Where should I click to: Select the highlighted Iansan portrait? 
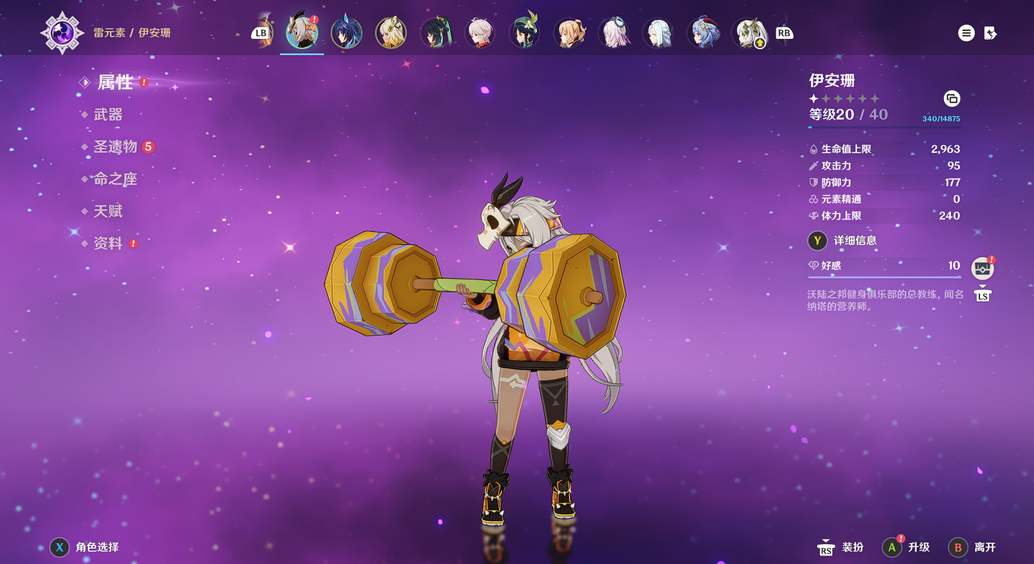pyautogui.click(x=301, y=32)
